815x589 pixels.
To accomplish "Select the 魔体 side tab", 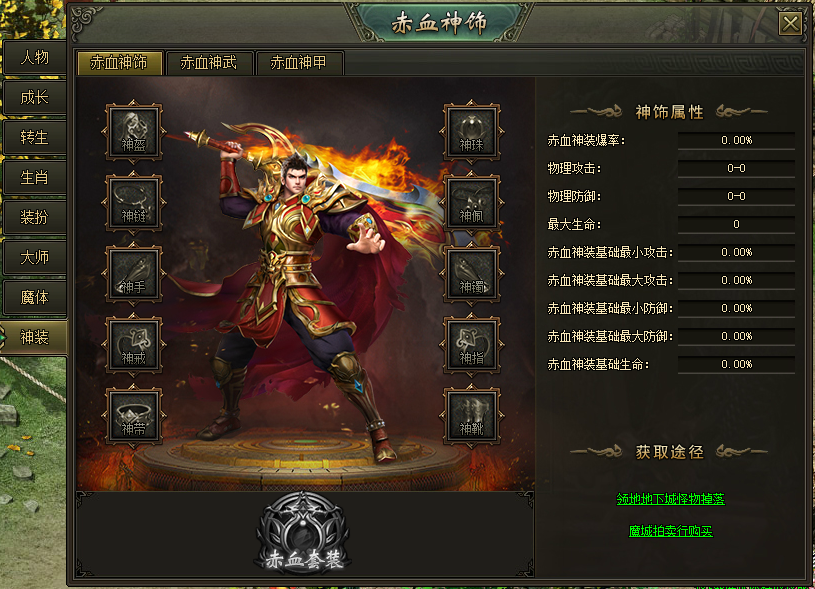I will pyautogui.click(x=34, y=298).
